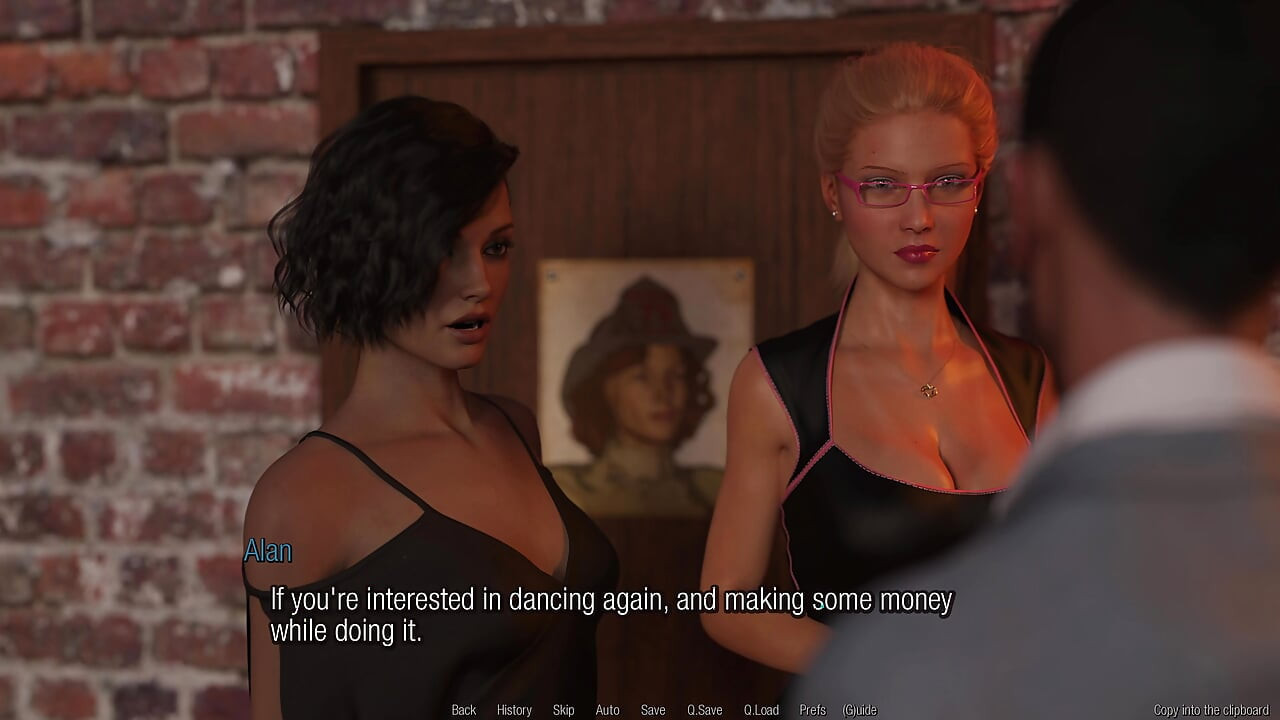Click Alan's name label above the dialogue

tap(268, 550)
